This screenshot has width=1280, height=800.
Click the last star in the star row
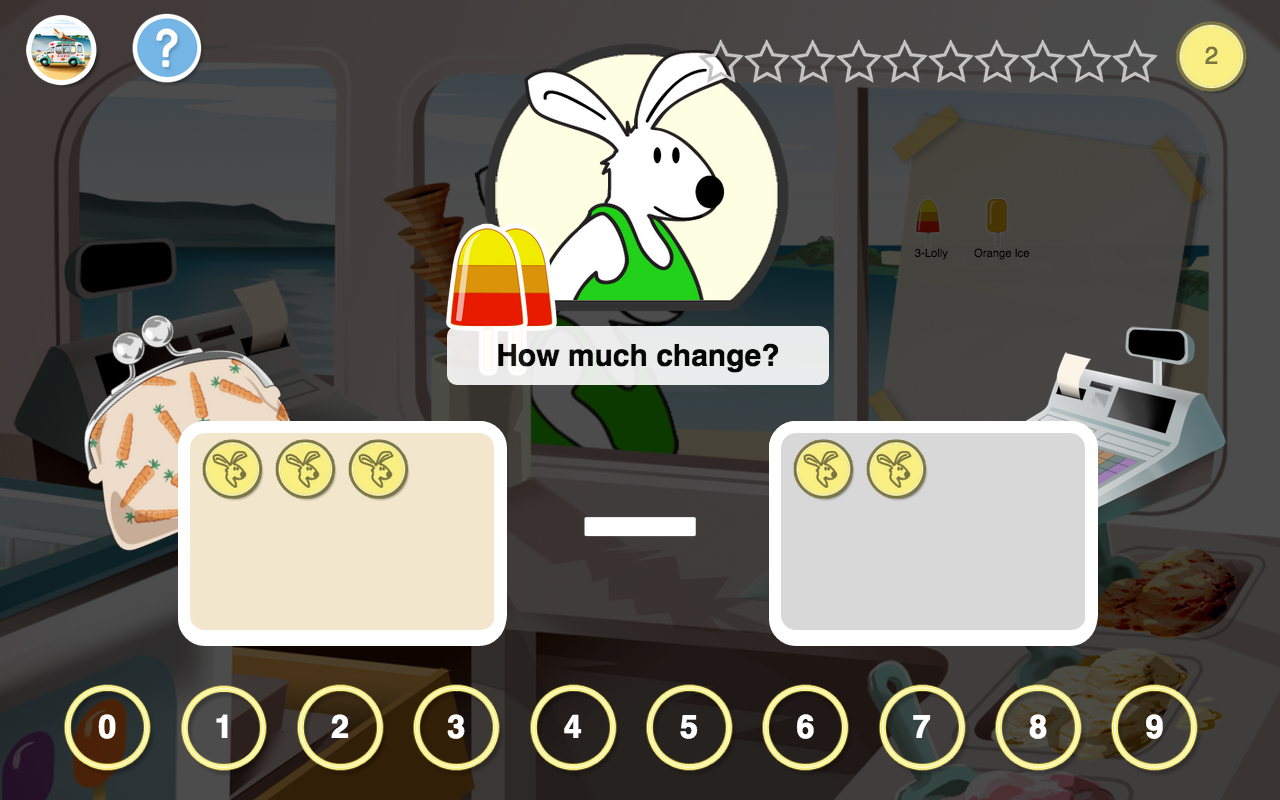click(1135, 60)
